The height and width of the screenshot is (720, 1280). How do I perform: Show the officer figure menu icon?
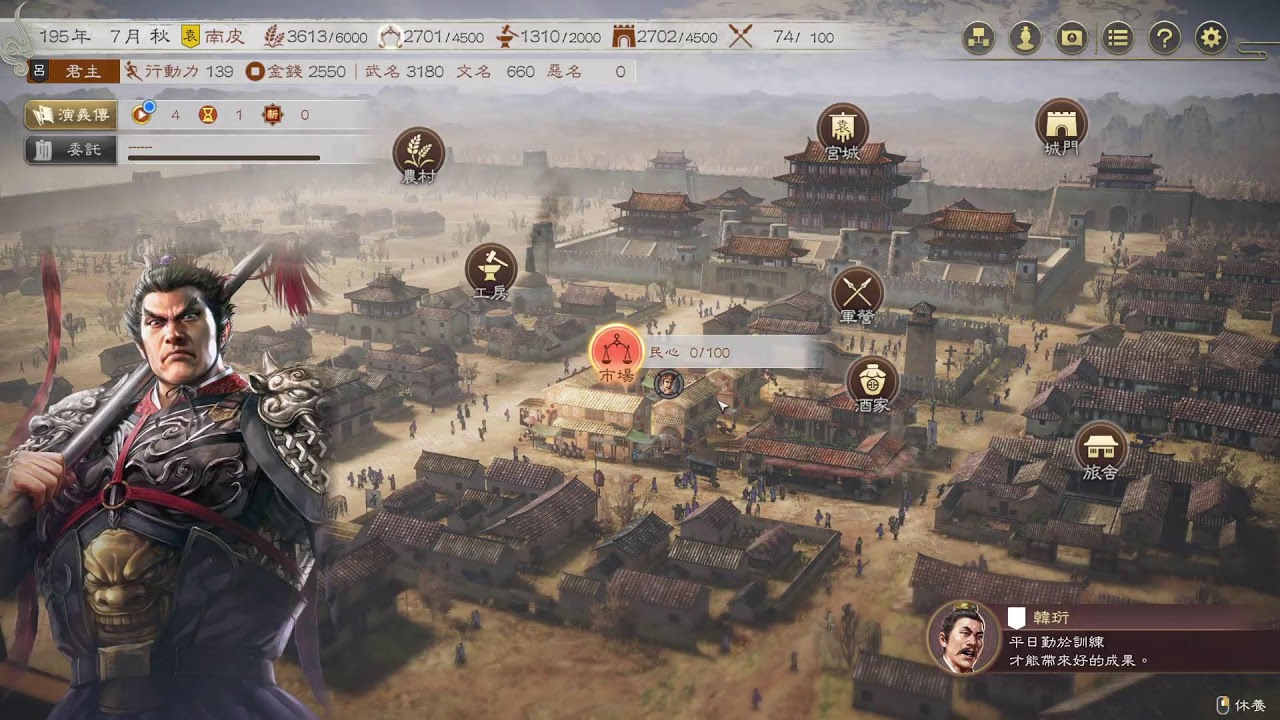click(1024, 38)
